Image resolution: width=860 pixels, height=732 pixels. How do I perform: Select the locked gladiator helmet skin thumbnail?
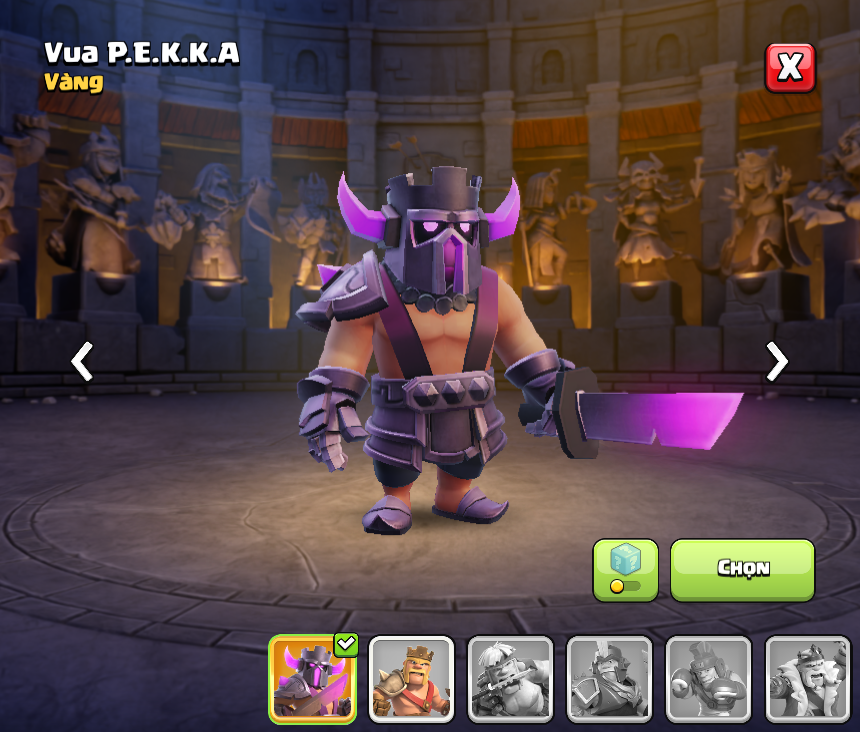click(x=609, y=679)
